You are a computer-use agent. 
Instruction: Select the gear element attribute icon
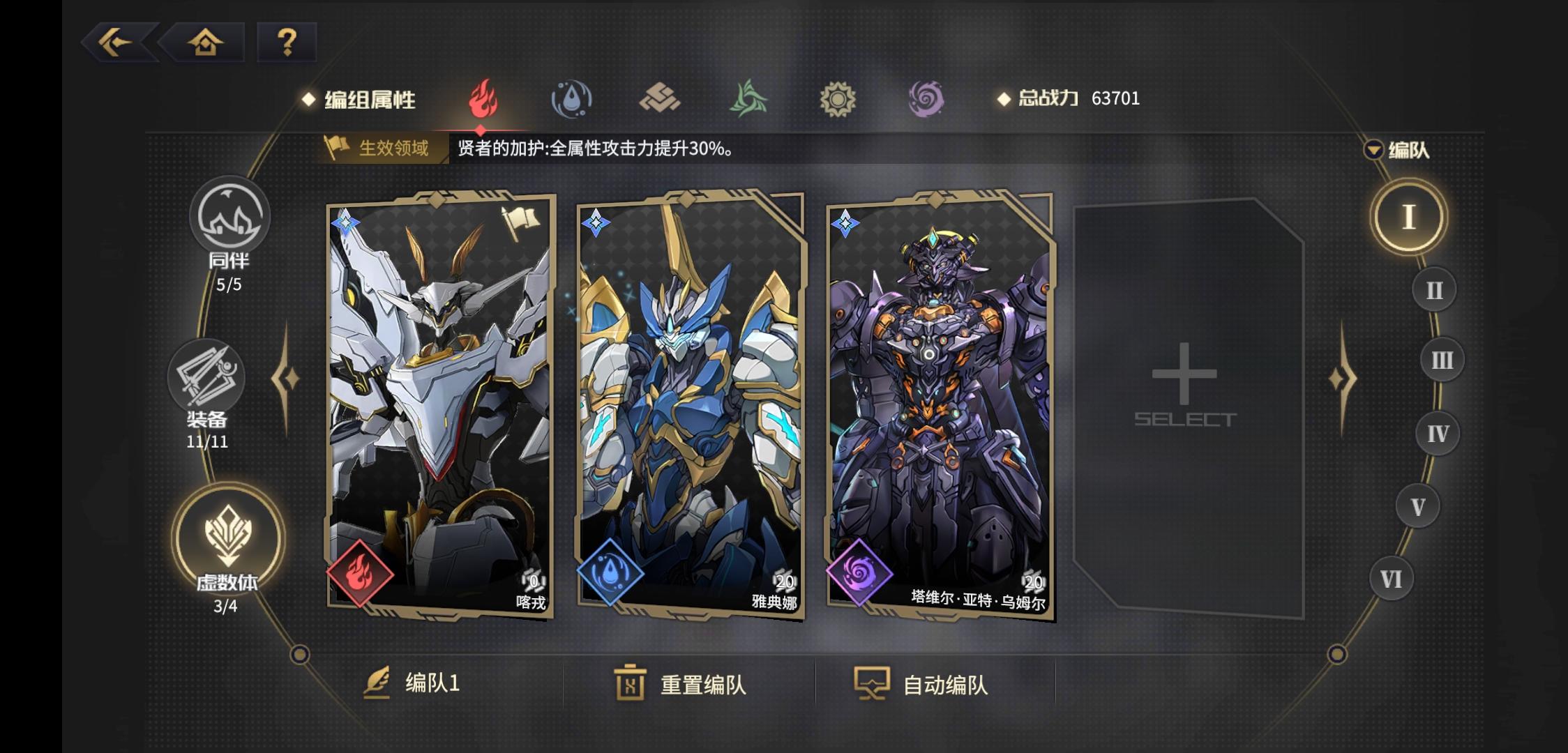click(x=838, y=100)
